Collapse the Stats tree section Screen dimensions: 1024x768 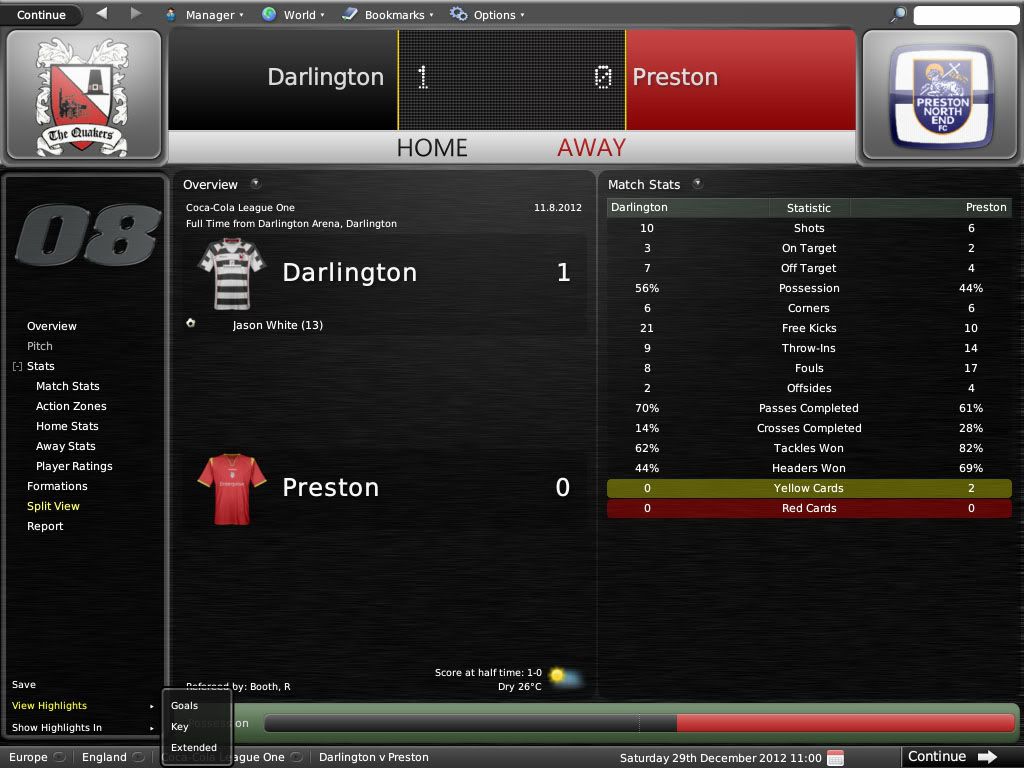(x=17, y=367)
